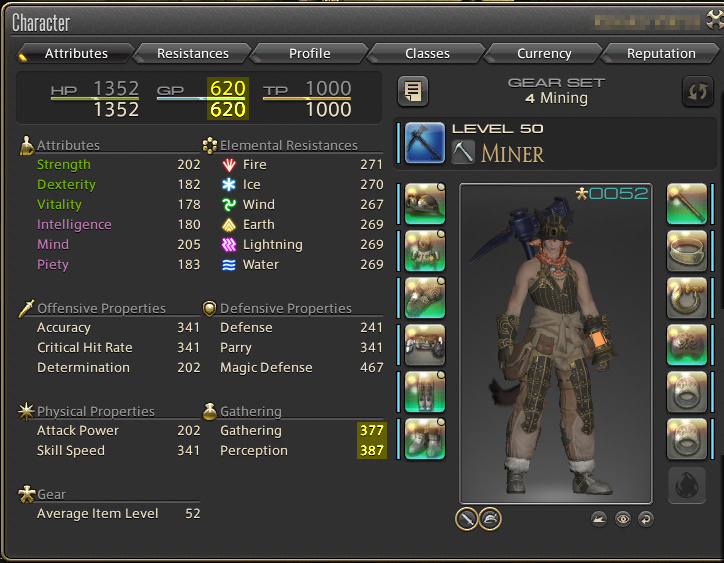Screen dimensions: 724x563
Task: Toggle the eye visibility button under the portrait
Action: 623,519
